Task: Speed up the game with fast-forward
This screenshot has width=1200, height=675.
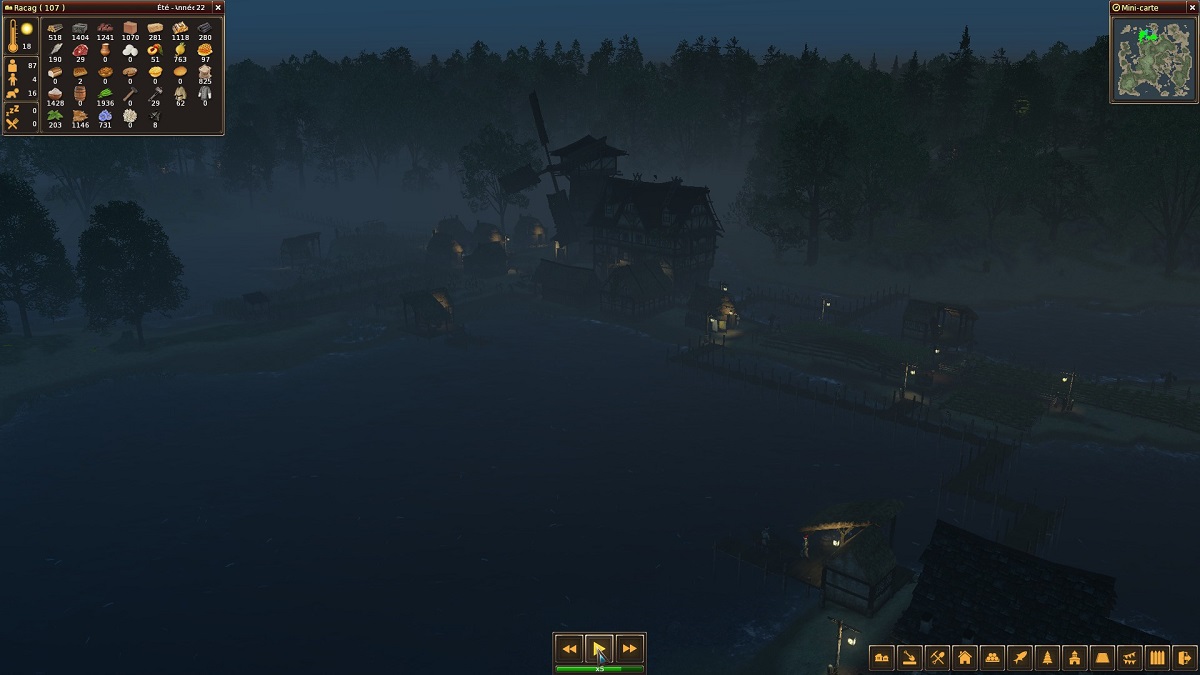Action: [x=629, y=648]
